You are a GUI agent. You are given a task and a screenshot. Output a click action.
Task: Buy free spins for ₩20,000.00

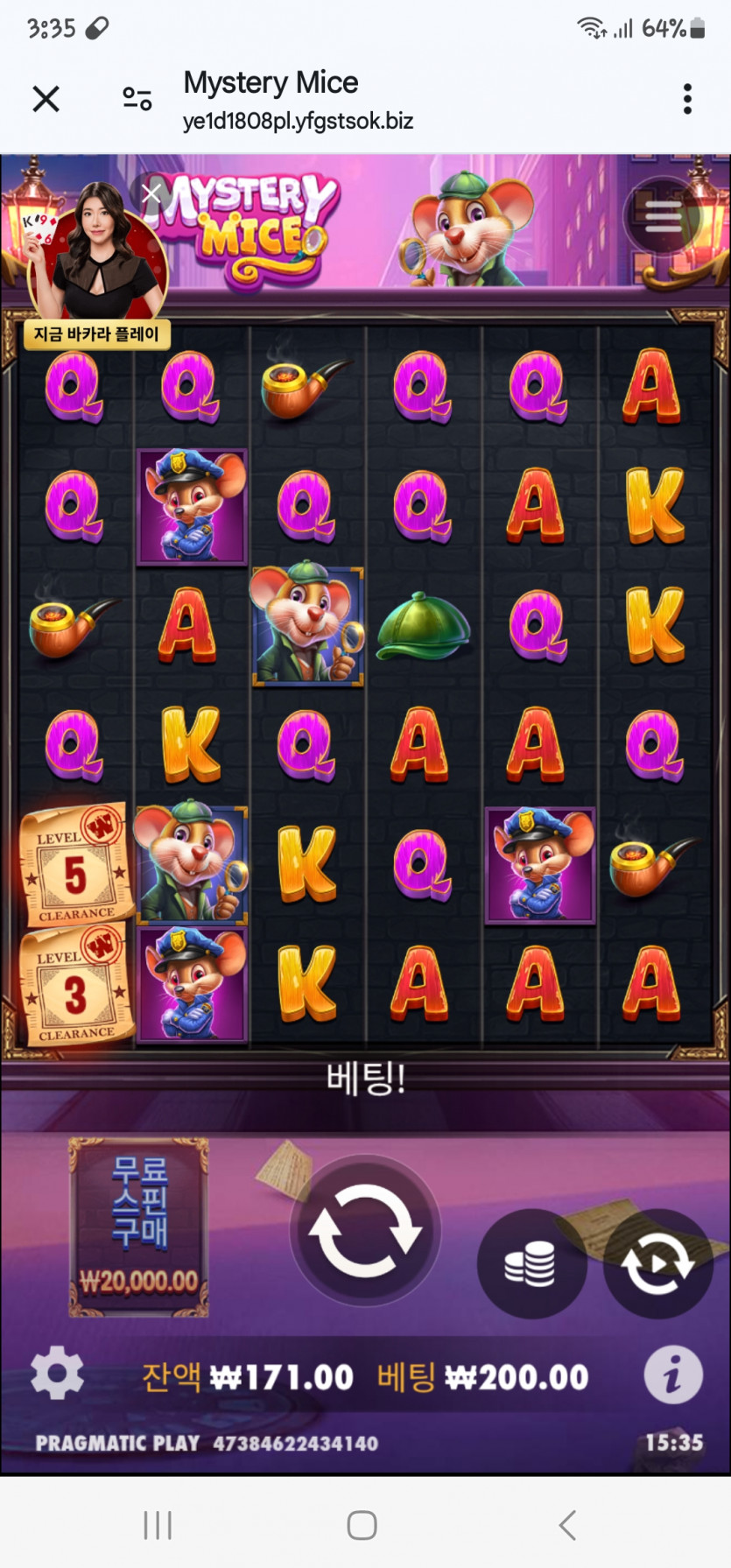pos(138,1226)
